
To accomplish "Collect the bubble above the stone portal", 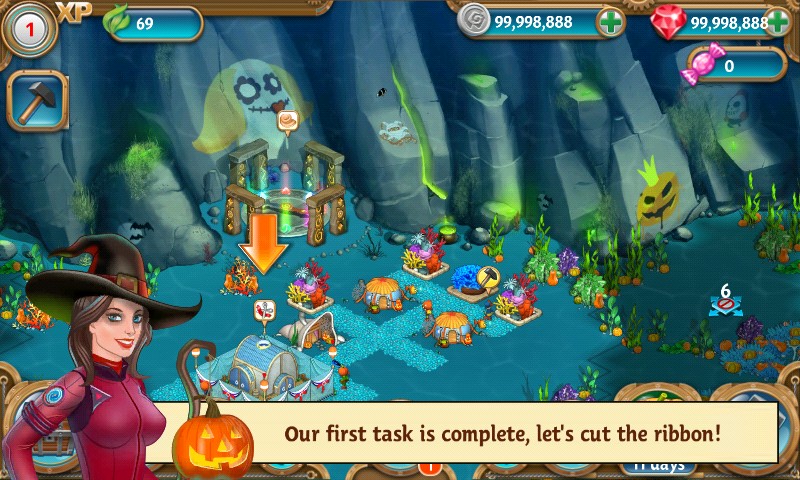I will [289, 122].
